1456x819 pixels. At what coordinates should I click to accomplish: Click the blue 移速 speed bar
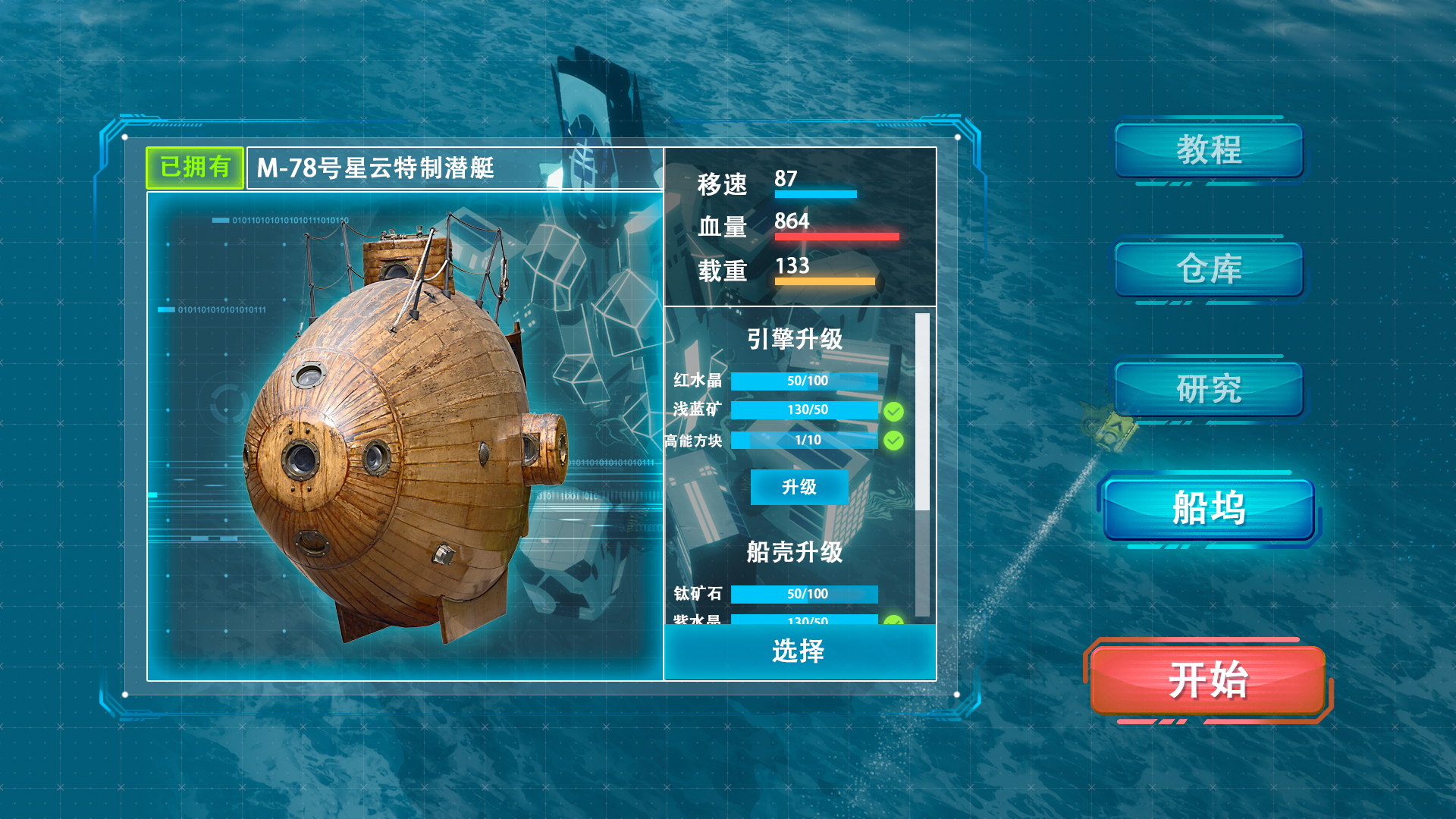(815, 194)
